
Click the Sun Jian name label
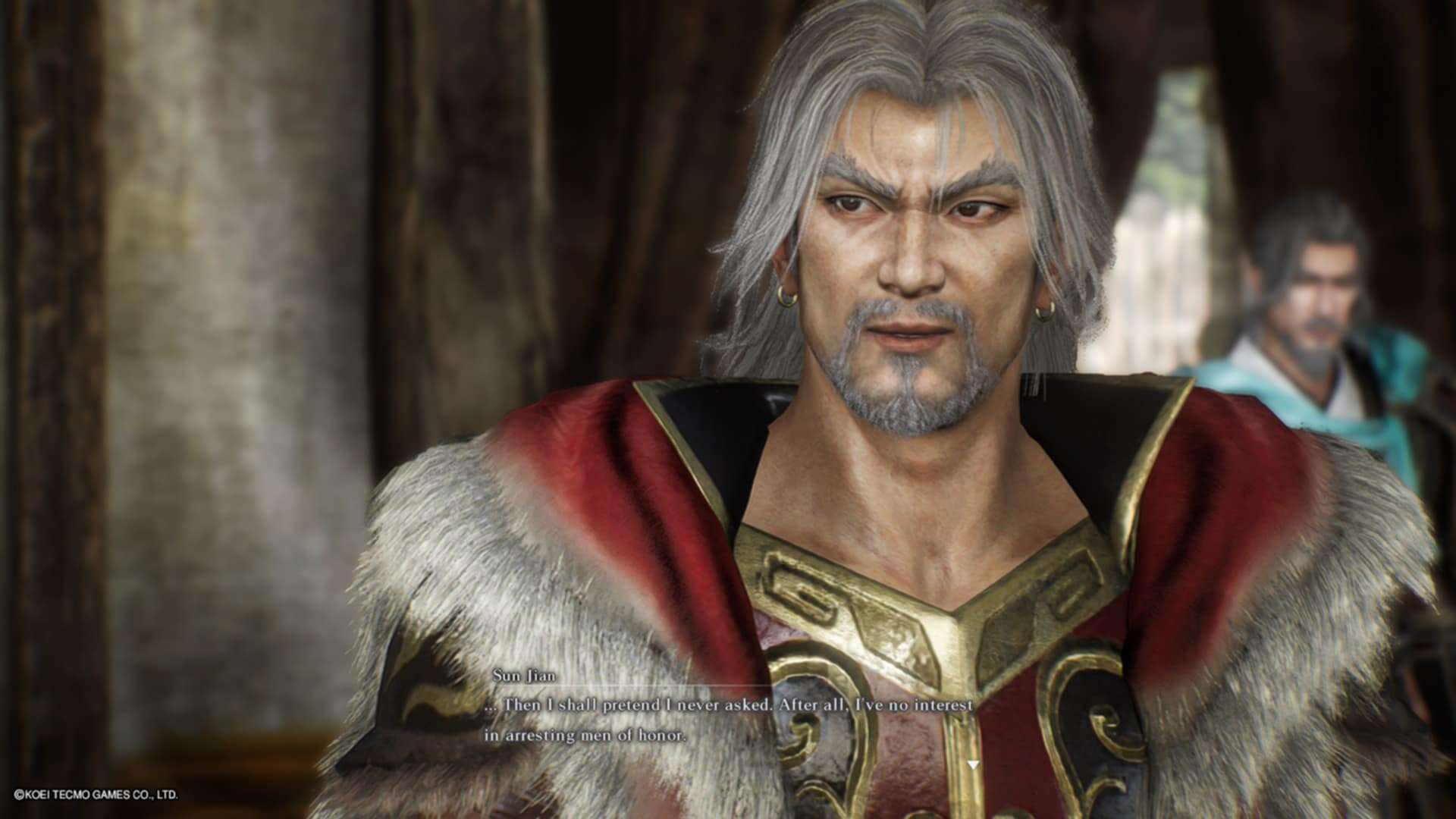523,673
